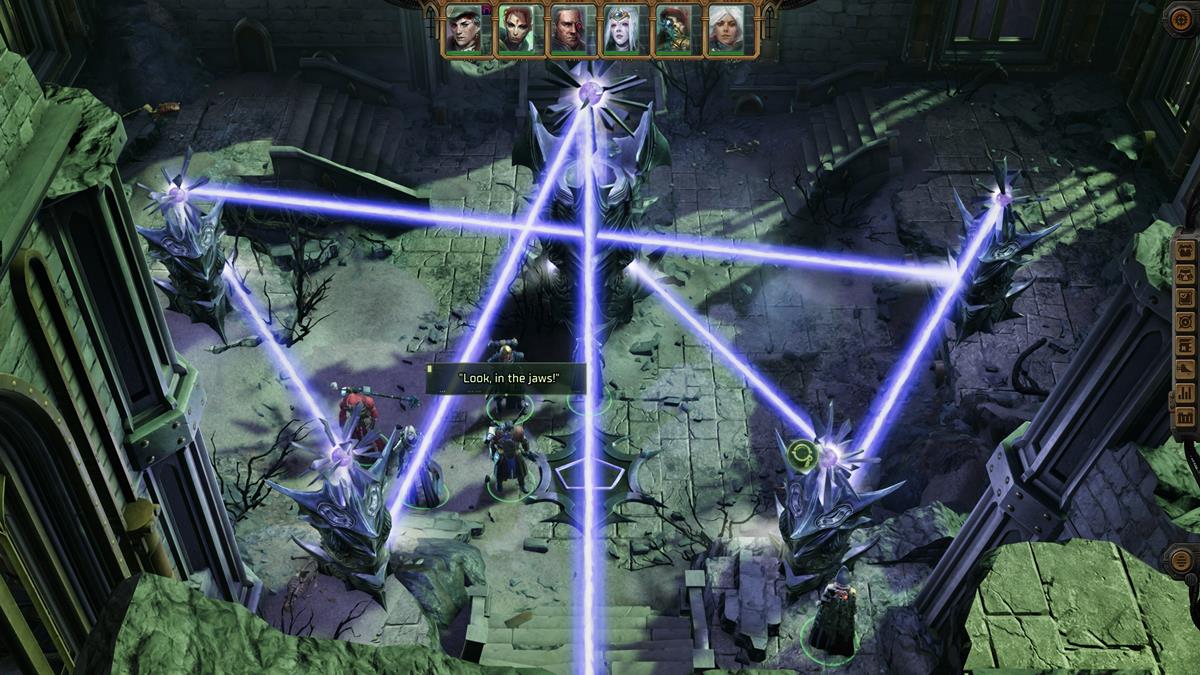Open the bar chart icon in the side menu
The height and width of the screenshot is (675, 1200).
coord(1185,394)
